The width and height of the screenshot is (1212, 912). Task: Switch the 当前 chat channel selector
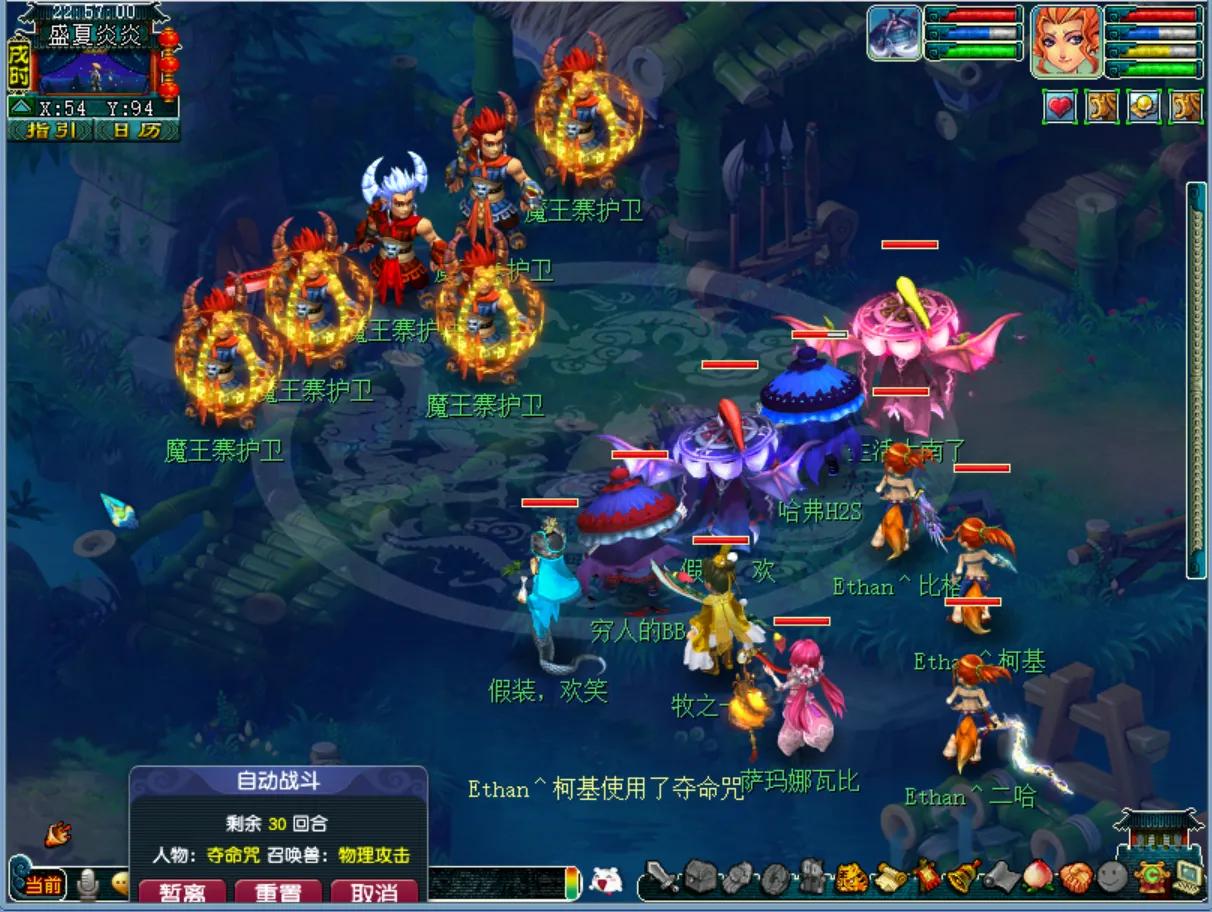click(43, 884)
